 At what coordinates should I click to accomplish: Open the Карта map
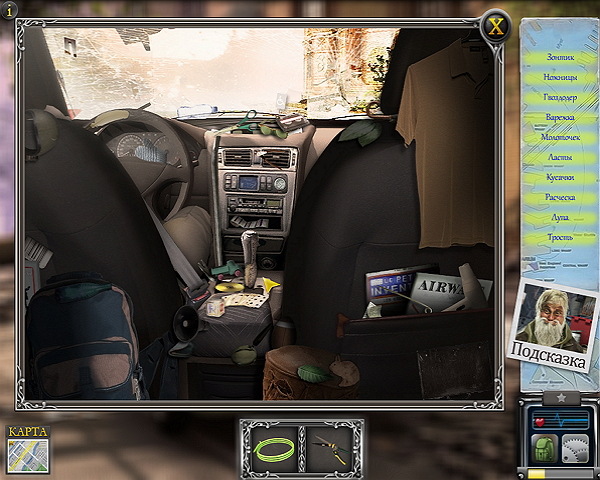(27, 449)
